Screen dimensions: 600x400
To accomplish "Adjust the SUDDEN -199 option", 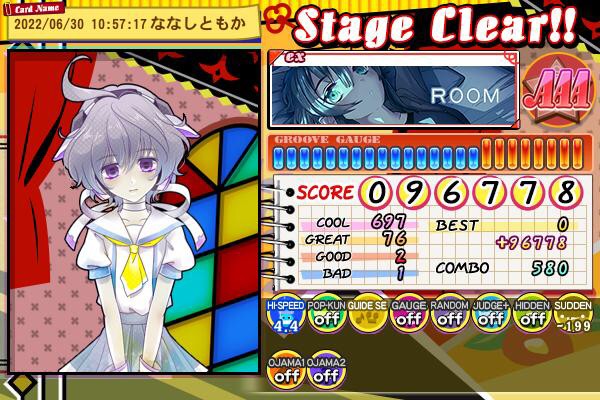I will click(x=571, y=319).
